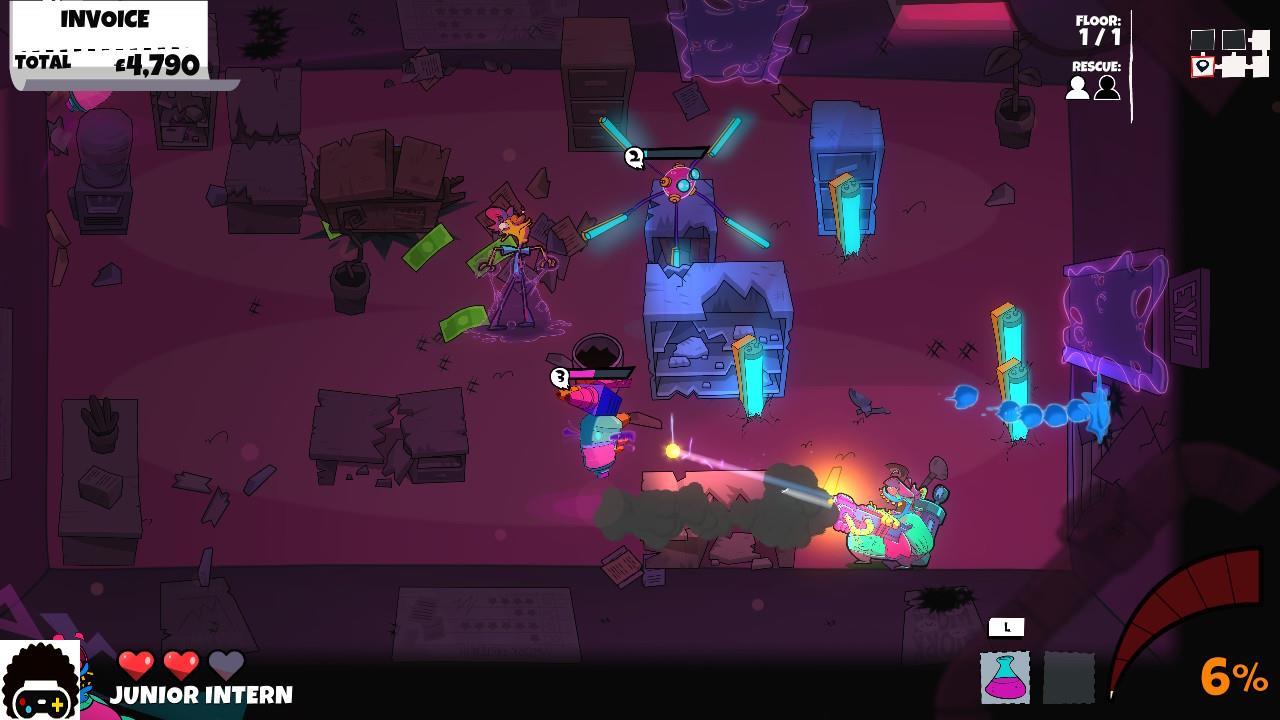Click the player portrait with gamepad icon
1280x720 pixels.
pos(40,682)
